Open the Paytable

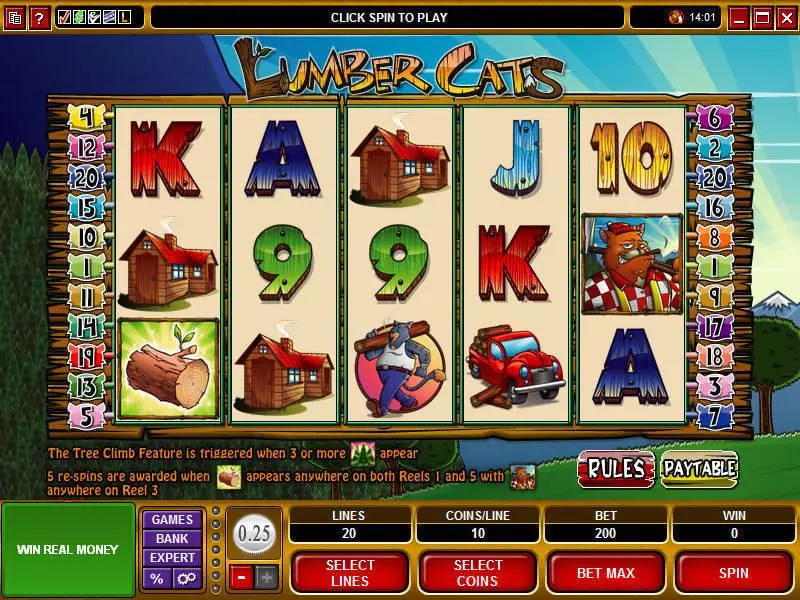pos(699,468)
